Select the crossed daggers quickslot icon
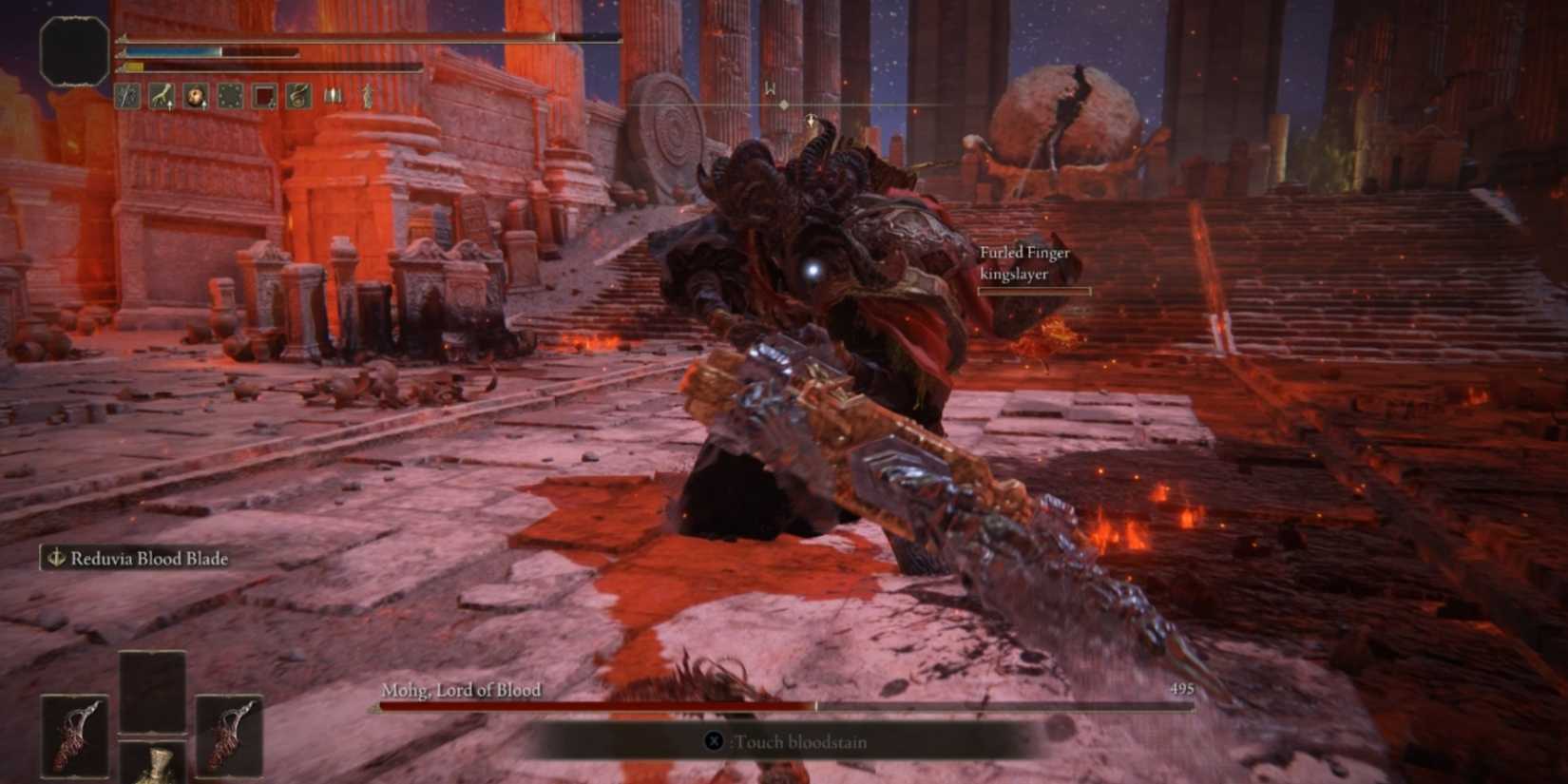 pyautogui.click(x=126, y=95)
